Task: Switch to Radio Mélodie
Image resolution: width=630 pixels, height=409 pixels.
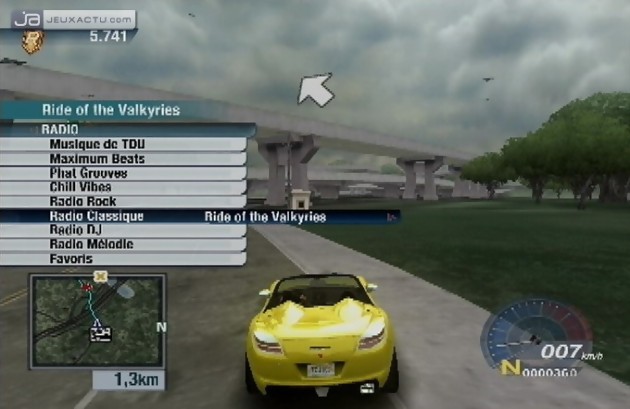Action: 91,244
